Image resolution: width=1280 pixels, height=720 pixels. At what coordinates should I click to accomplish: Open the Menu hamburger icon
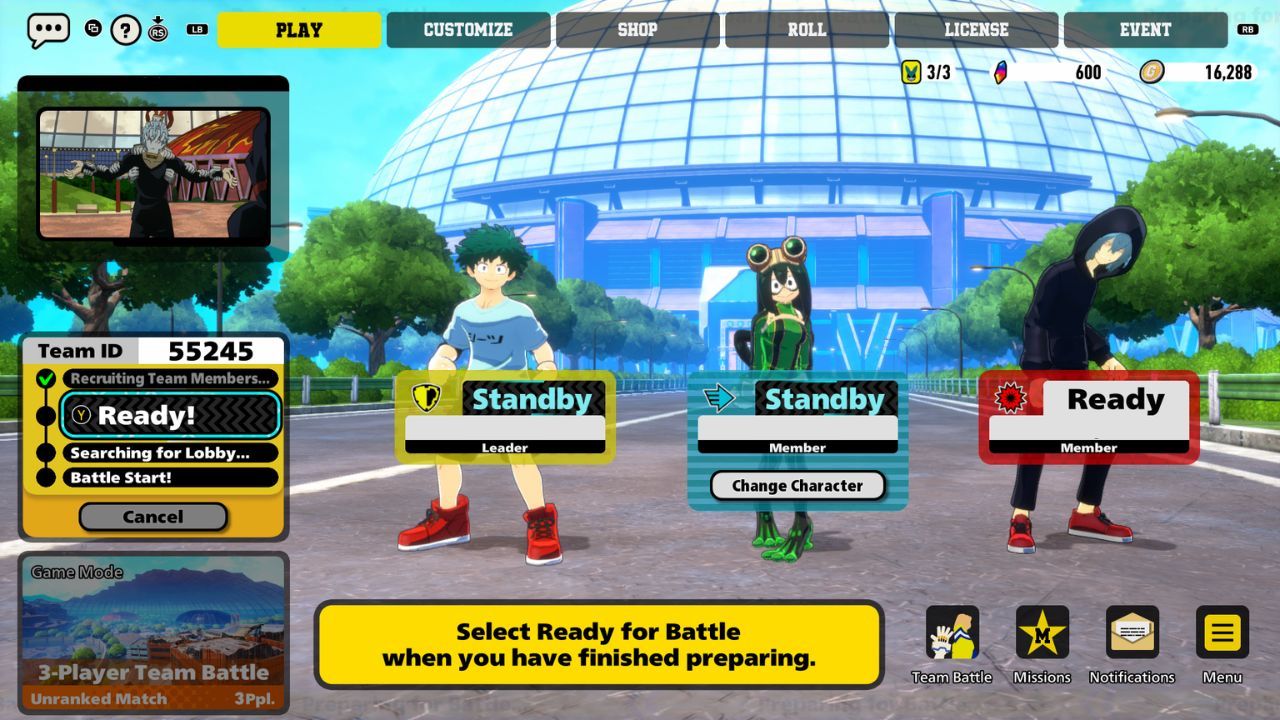point(1221,632)
